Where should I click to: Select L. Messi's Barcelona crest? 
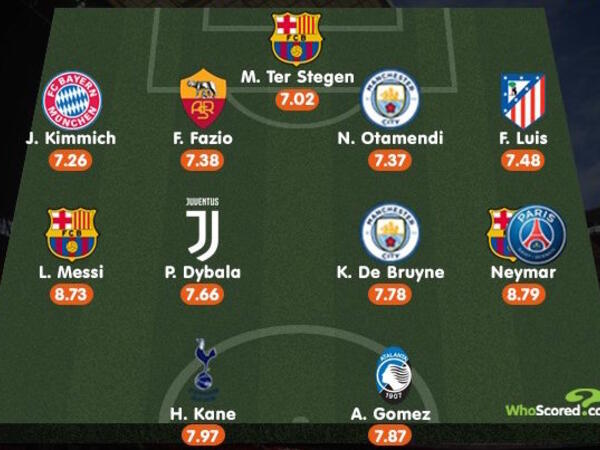71,233
